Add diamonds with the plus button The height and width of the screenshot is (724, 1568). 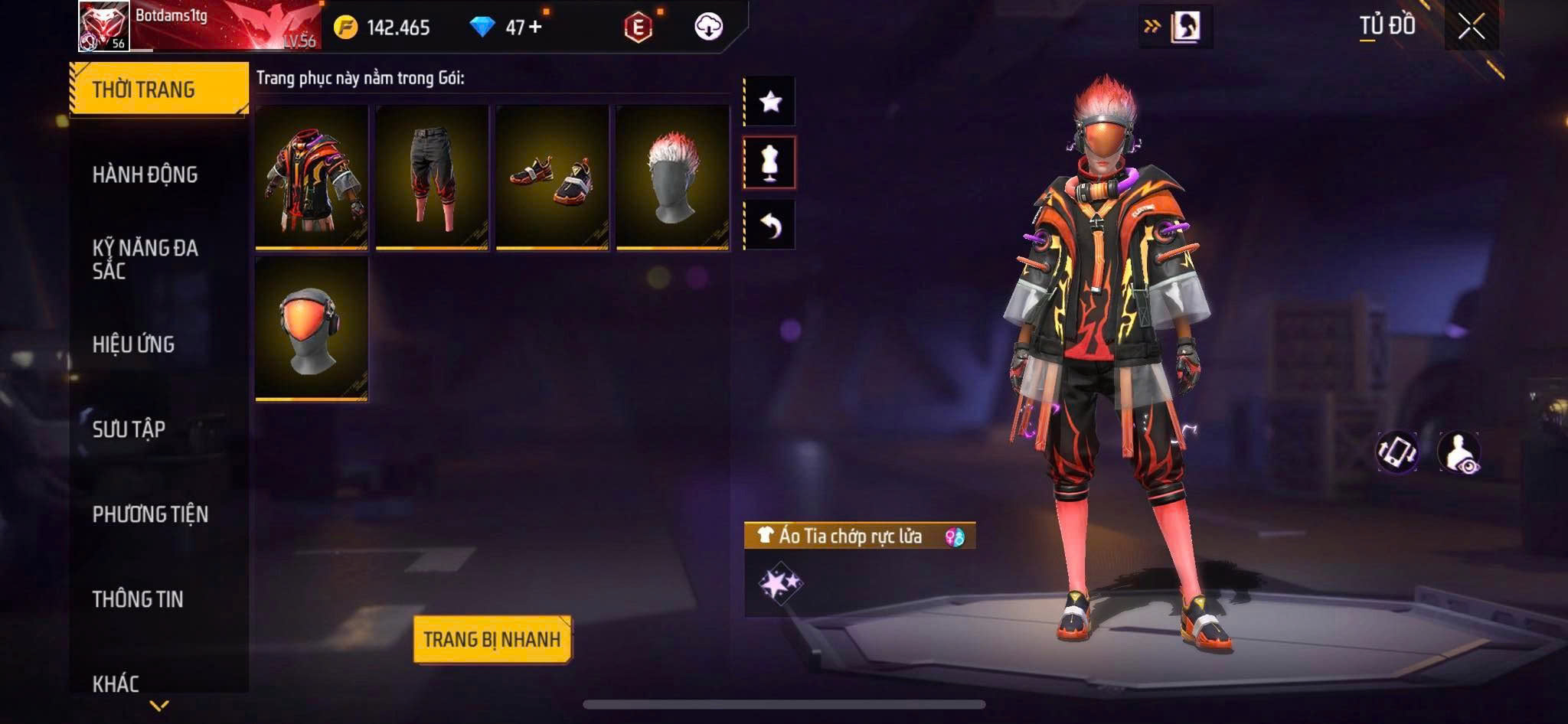tap(535, 28)
